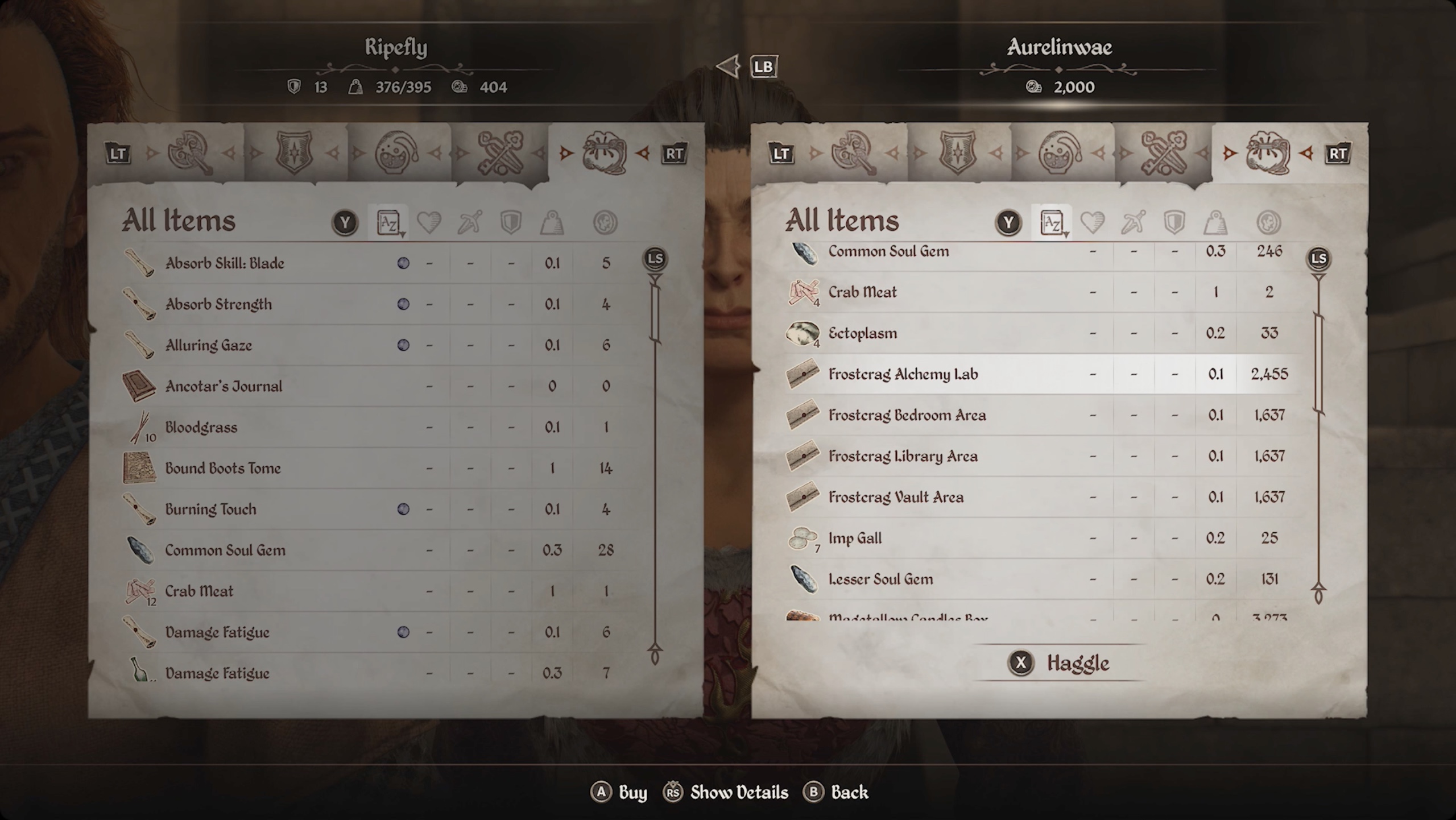Select the Alluring Gaze scroll

[208, 345]
